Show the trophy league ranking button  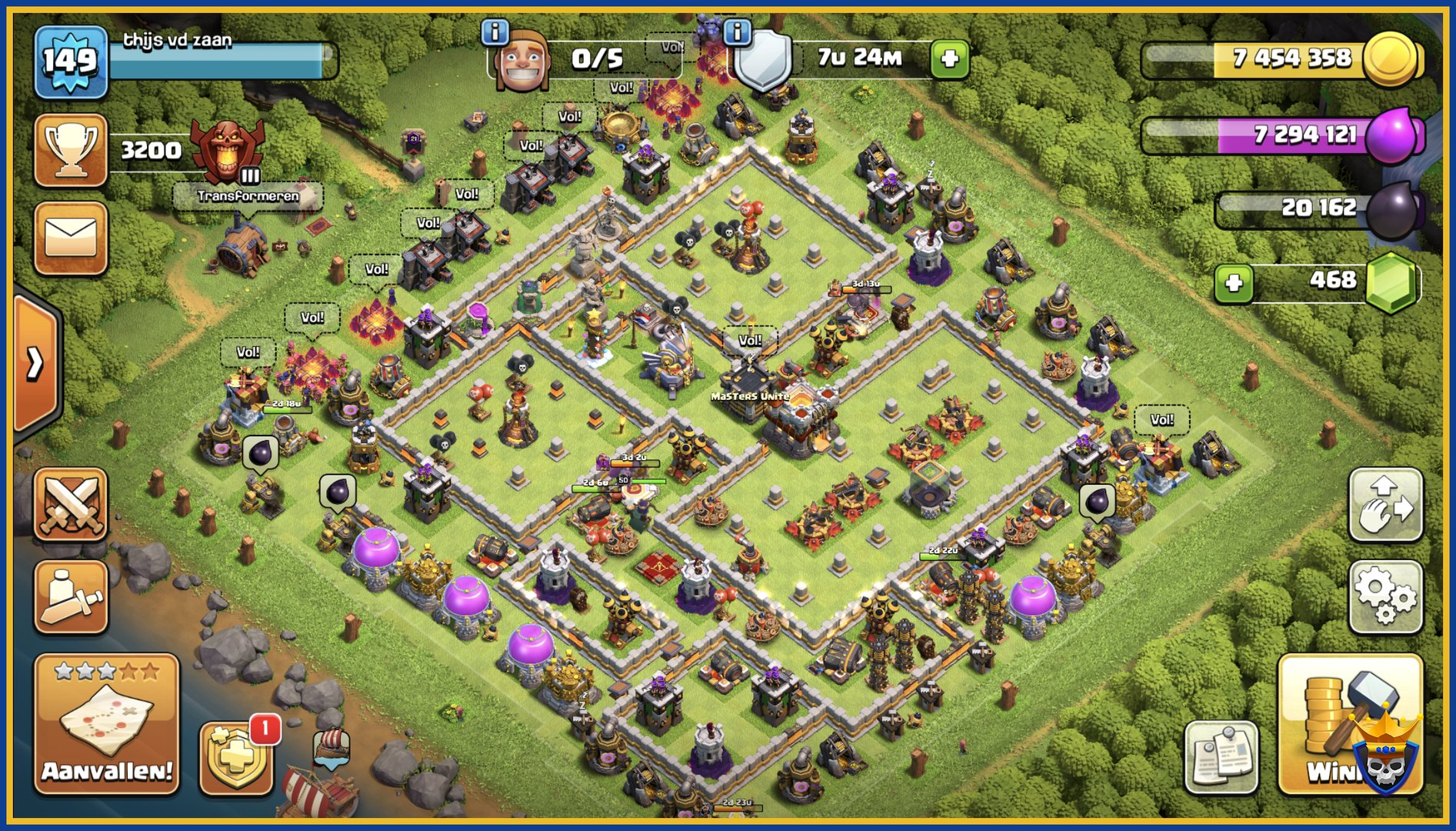[71, 149]
